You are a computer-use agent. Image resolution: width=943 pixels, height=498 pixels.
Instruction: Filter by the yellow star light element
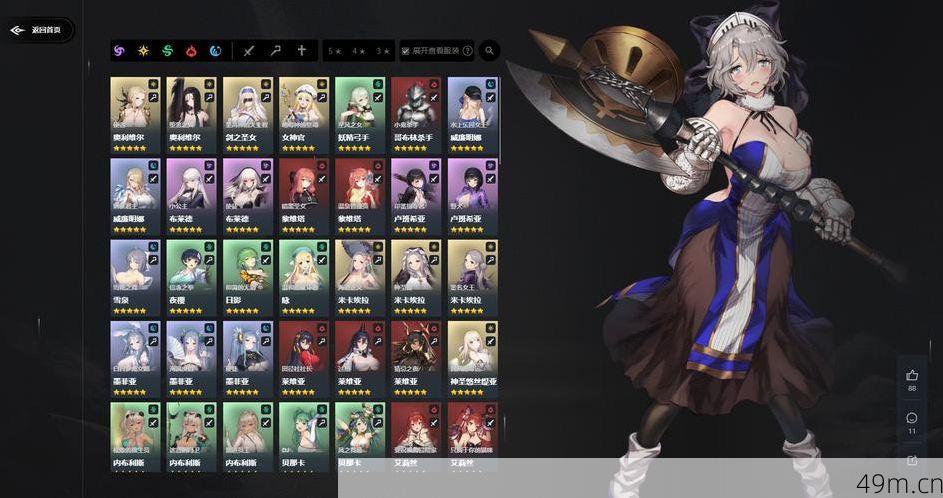(144, 51)
